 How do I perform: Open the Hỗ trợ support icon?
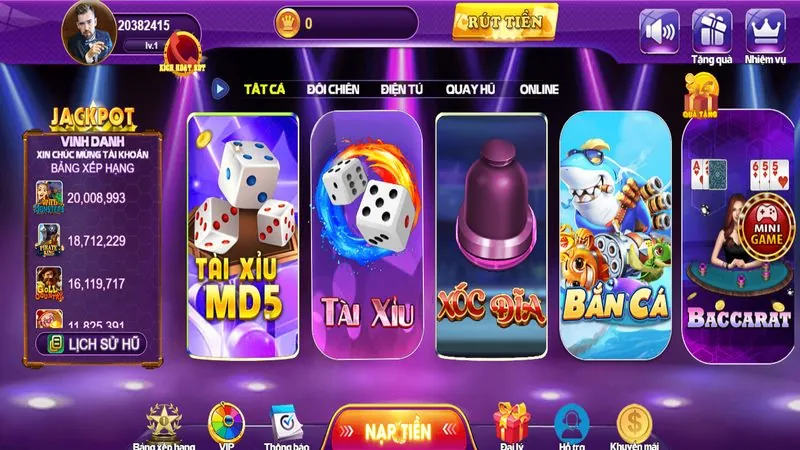pyautogui.click(x=570, y=425)
